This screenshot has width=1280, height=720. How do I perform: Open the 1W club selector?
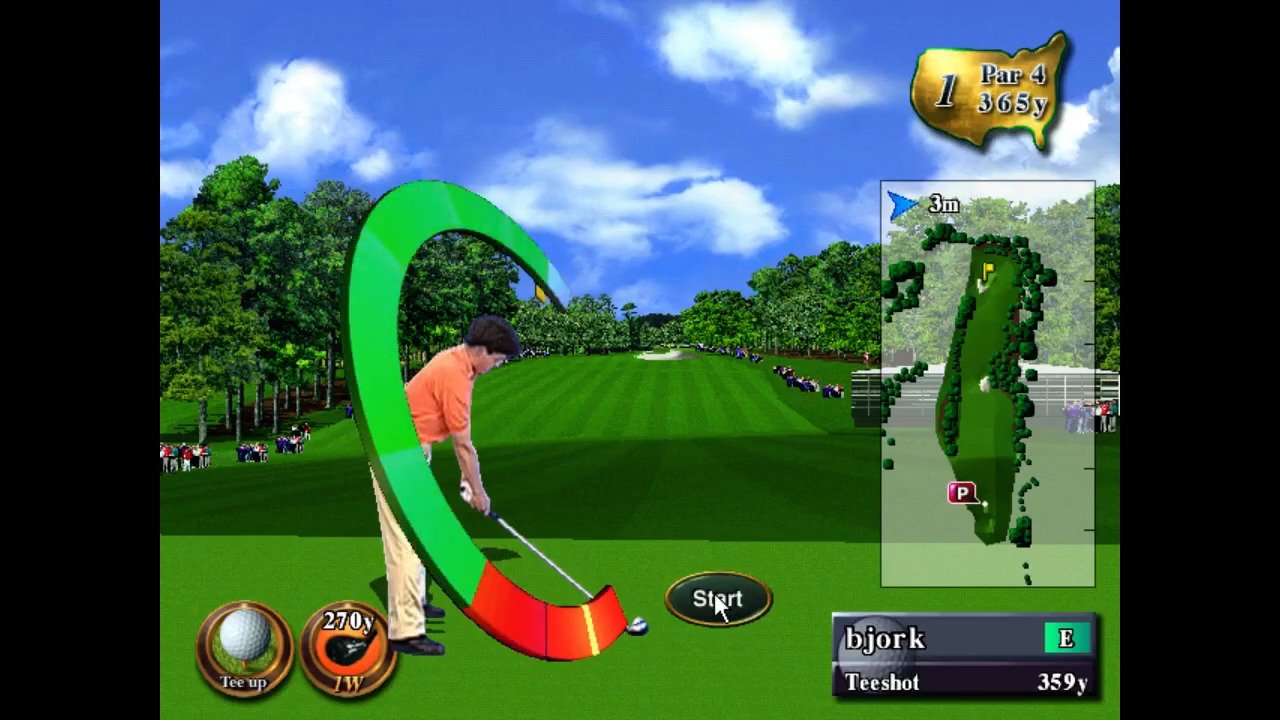pyautogui.click(x=348, y=648)
